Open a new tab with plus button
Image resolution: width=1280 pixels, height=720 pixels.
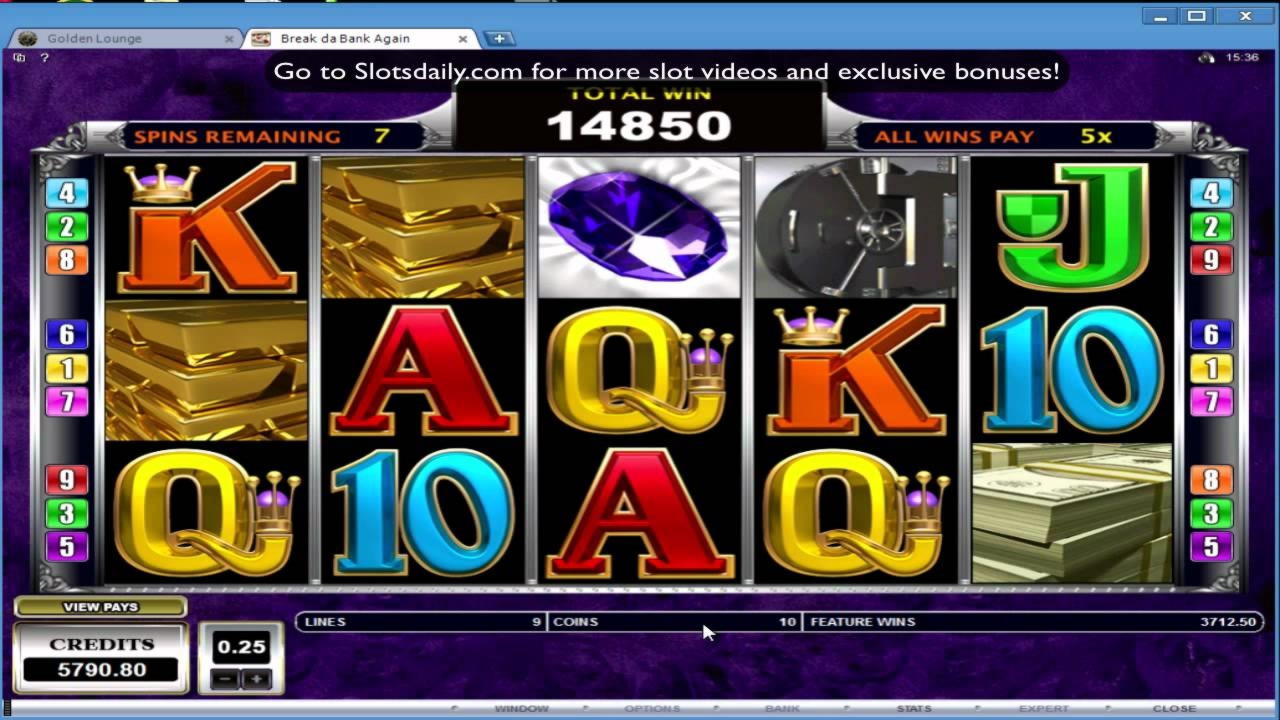click(x=499, y=39)
